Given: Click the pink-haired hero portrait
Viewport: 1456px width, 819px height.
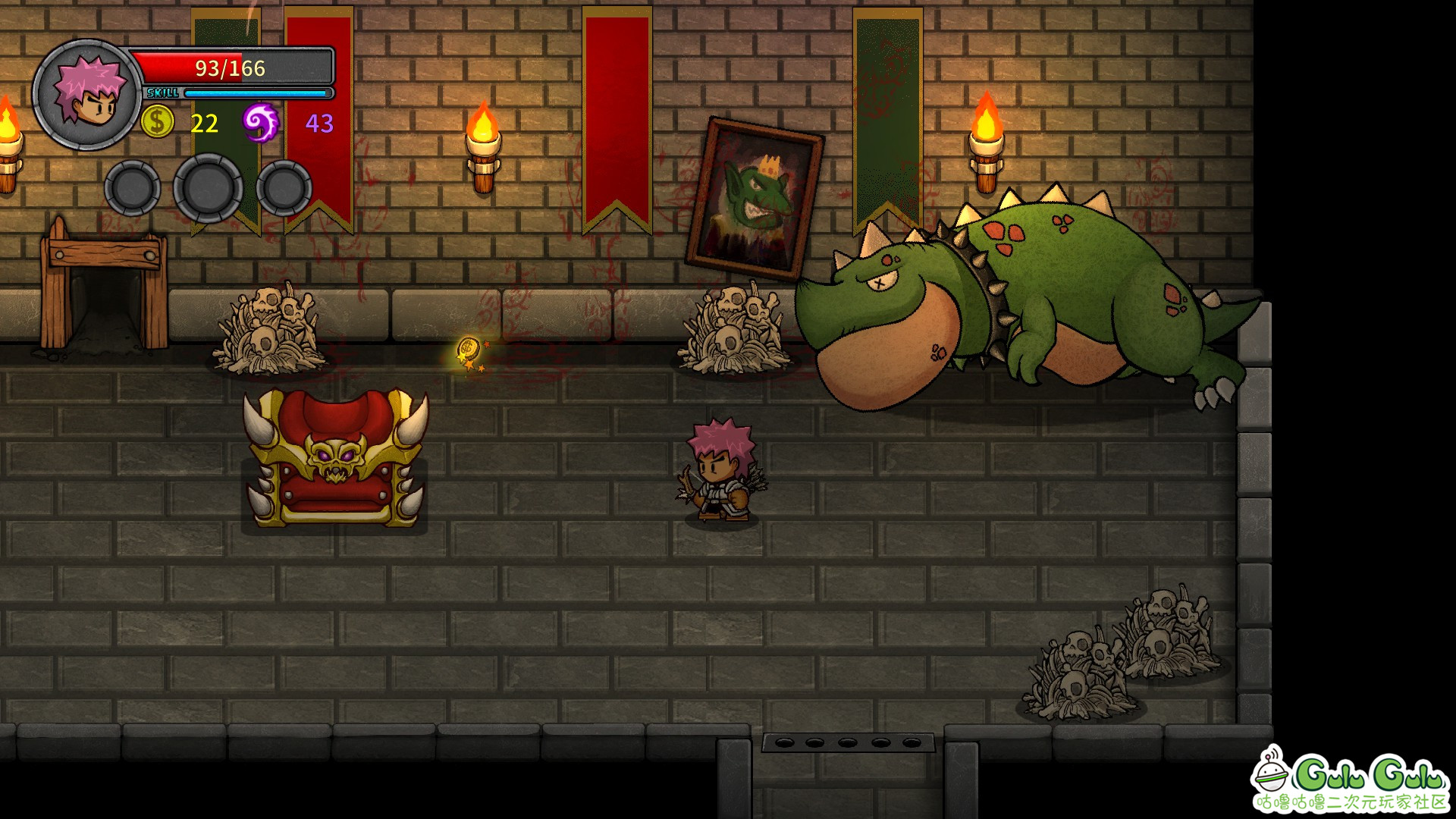Looking at the screenshot, I should click(x=87, y=95).
